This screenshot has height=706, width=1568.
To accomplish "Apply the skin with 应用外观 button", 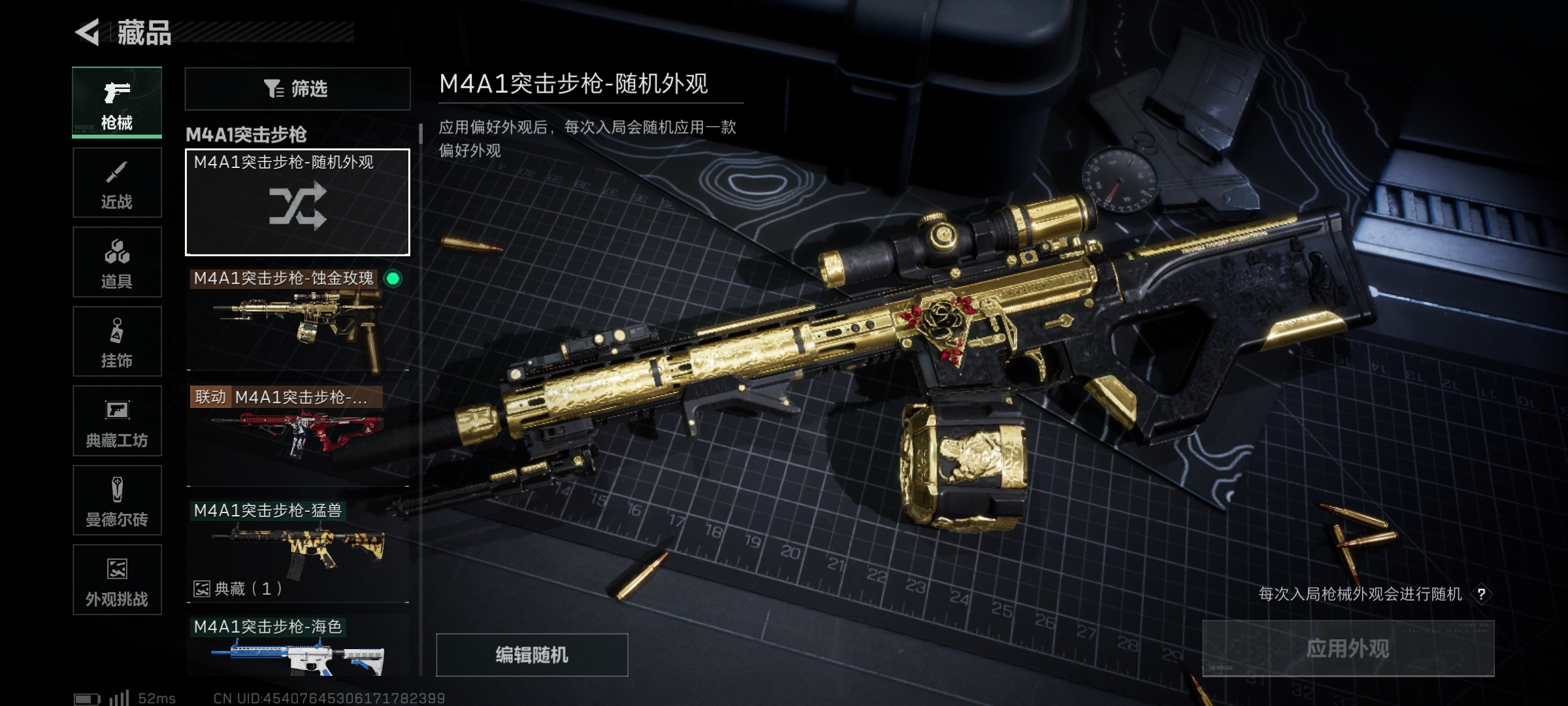I will click(x=1348, y=648).
